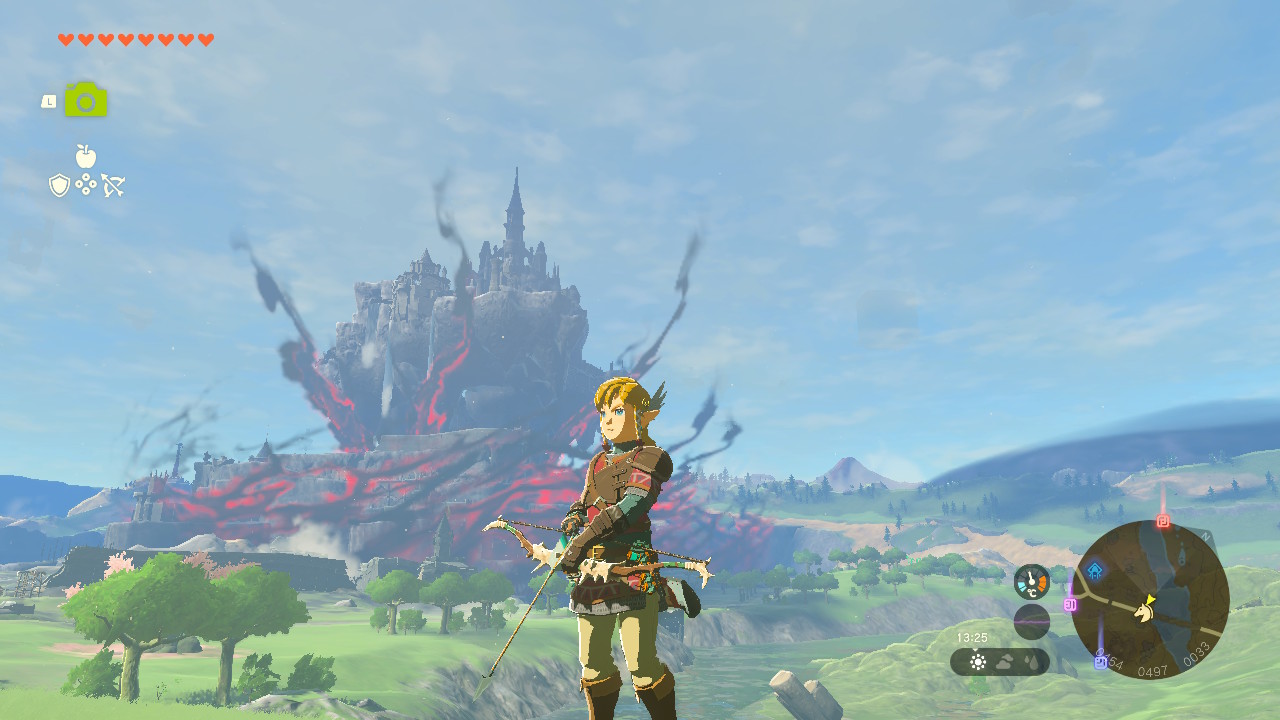Open the Purah Pad camera
This screenshot has width=1280, height=720.
tap(85, 100)
